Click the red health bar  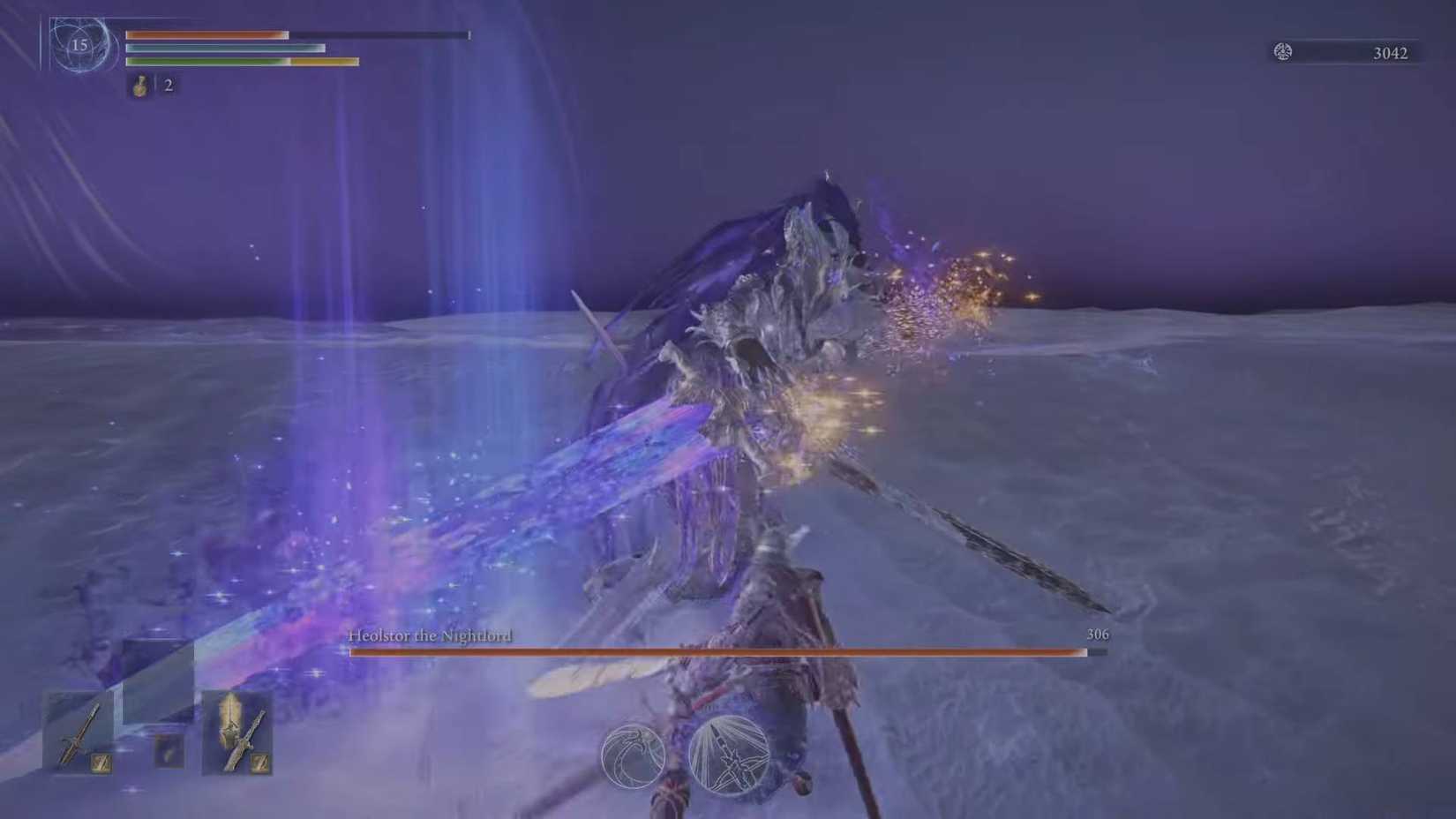(207, 35)
